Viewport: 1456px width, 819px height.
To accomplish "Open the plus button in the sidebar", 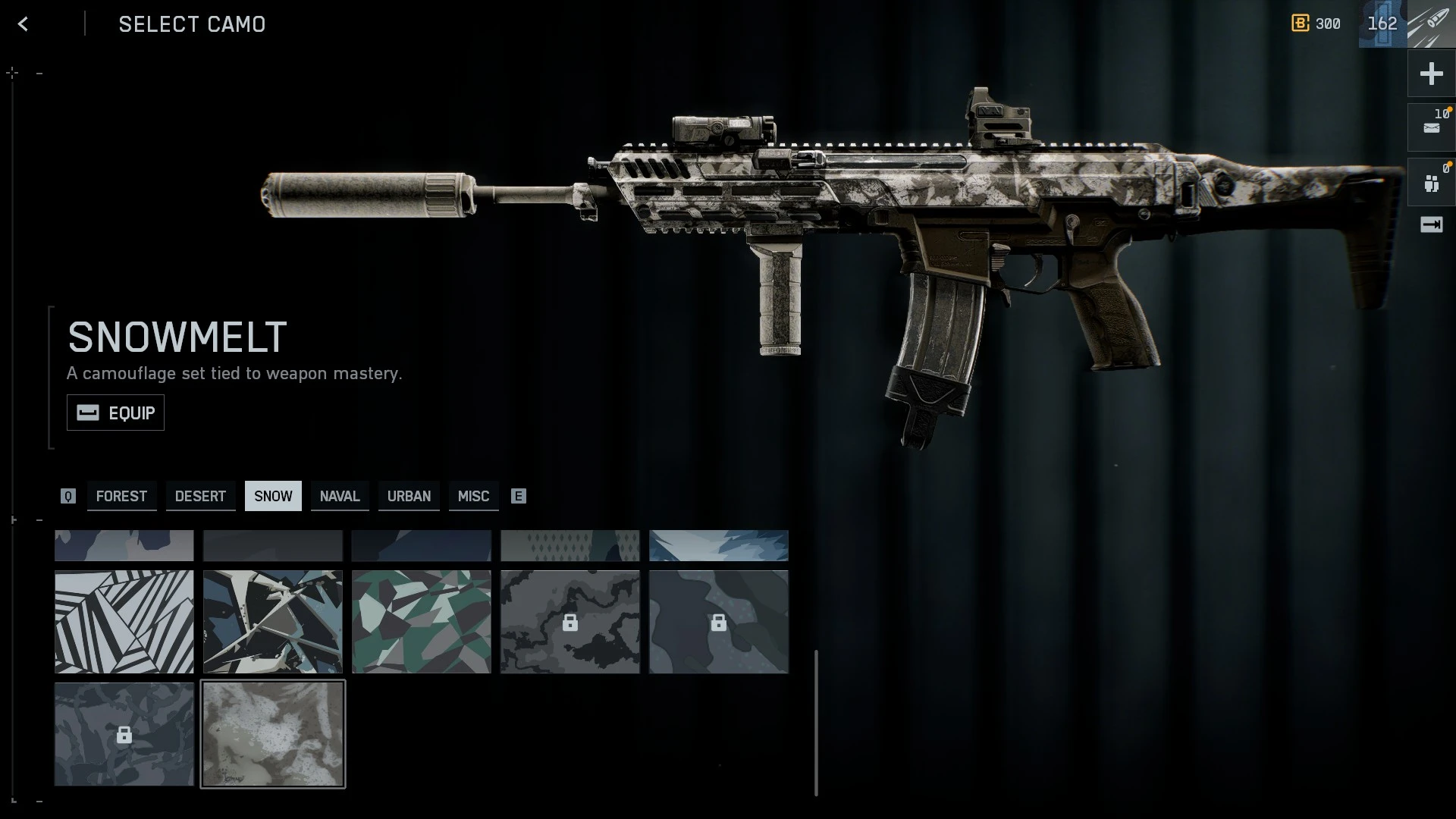I will [x=1431, y=74].
